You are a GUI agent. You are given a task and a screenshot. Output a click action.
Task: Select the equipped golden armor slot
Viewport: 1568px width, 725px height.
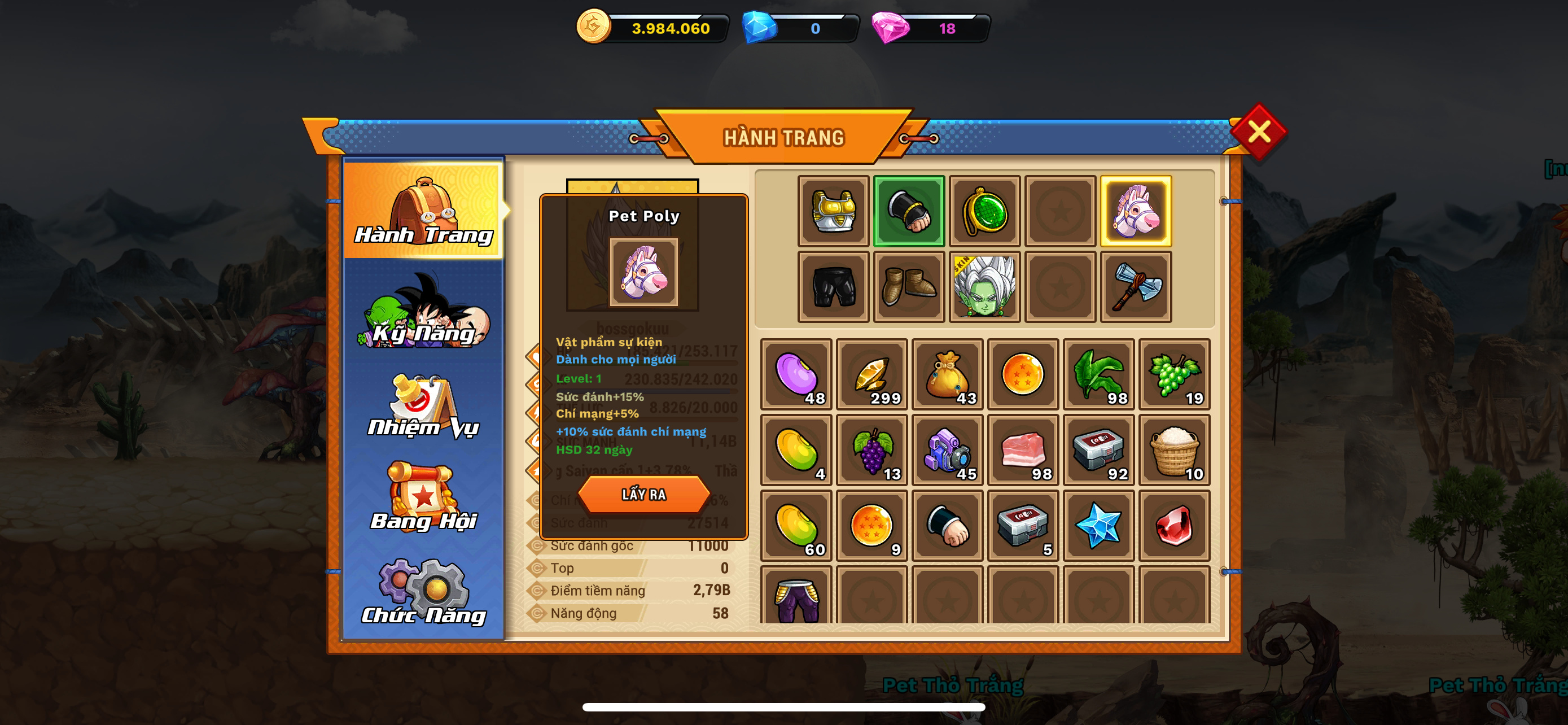(833, 211)
